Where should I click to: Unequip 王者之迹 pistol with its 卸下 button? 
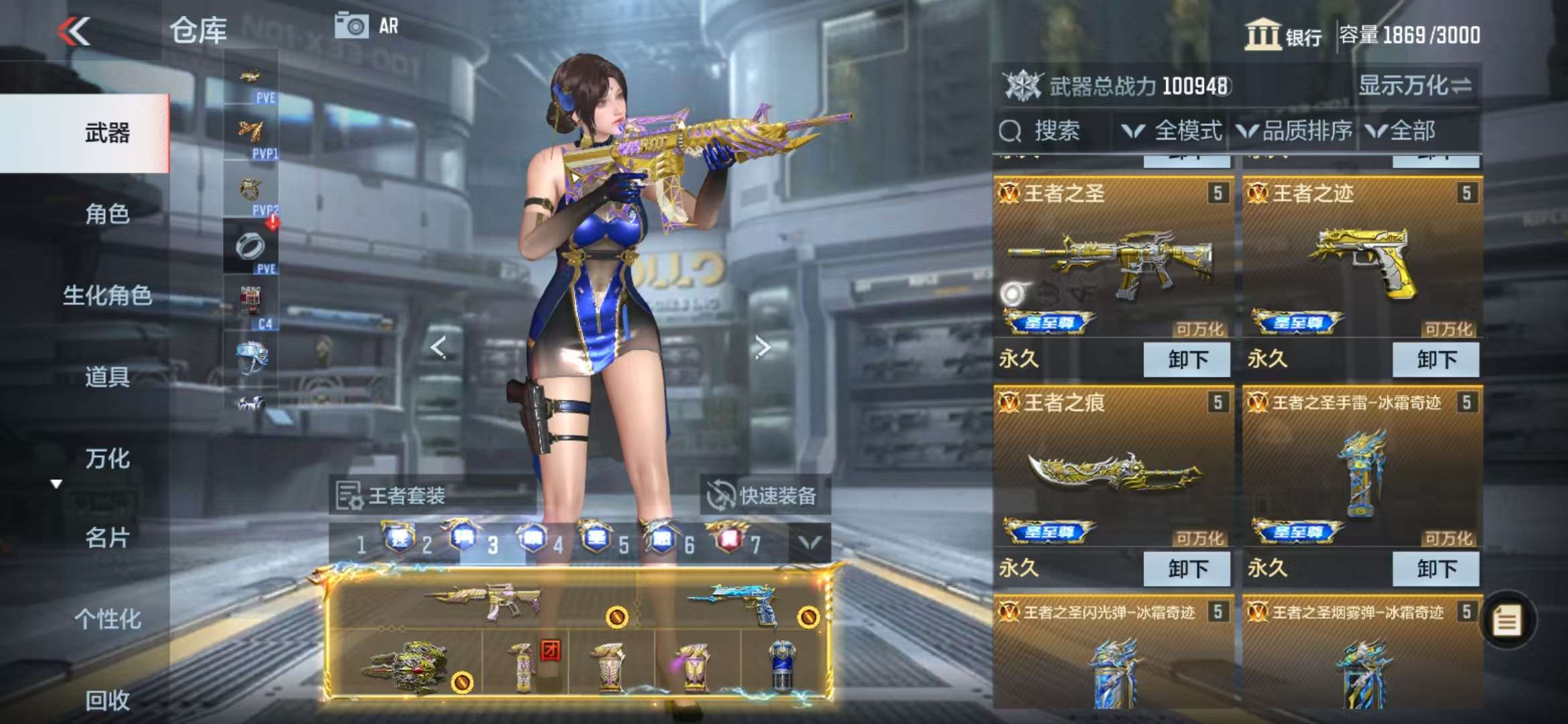(x=1435, y=360)
